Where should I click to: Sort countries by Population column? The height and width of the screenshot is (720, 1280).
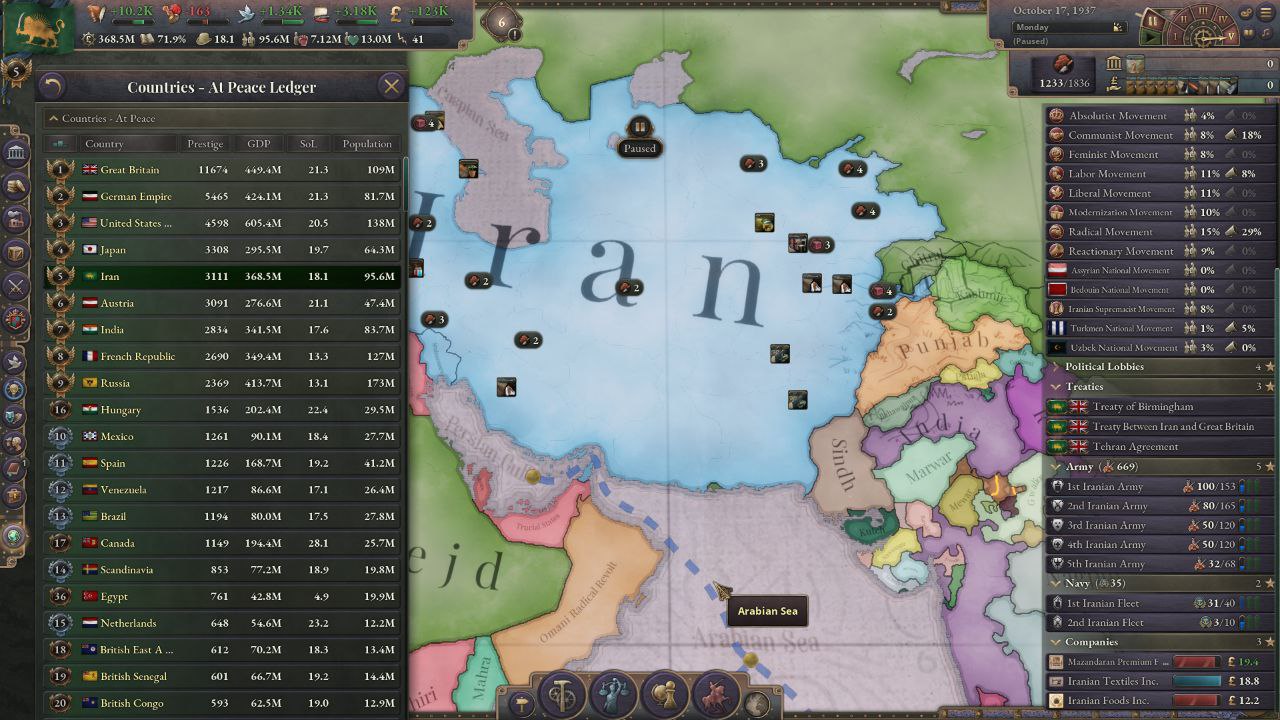tap(367, 144)
